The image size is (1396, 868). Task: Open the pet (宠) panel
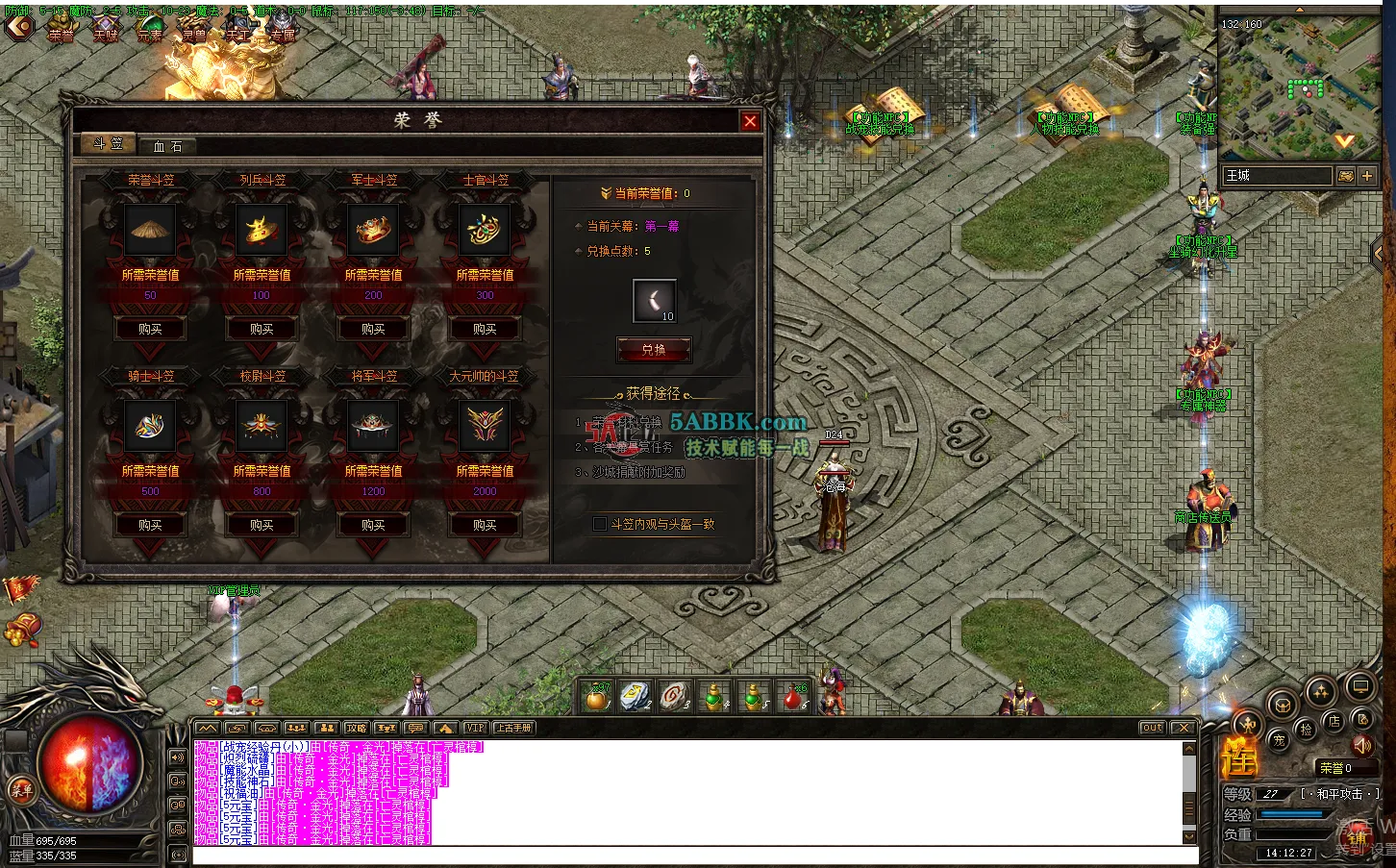1281,741
